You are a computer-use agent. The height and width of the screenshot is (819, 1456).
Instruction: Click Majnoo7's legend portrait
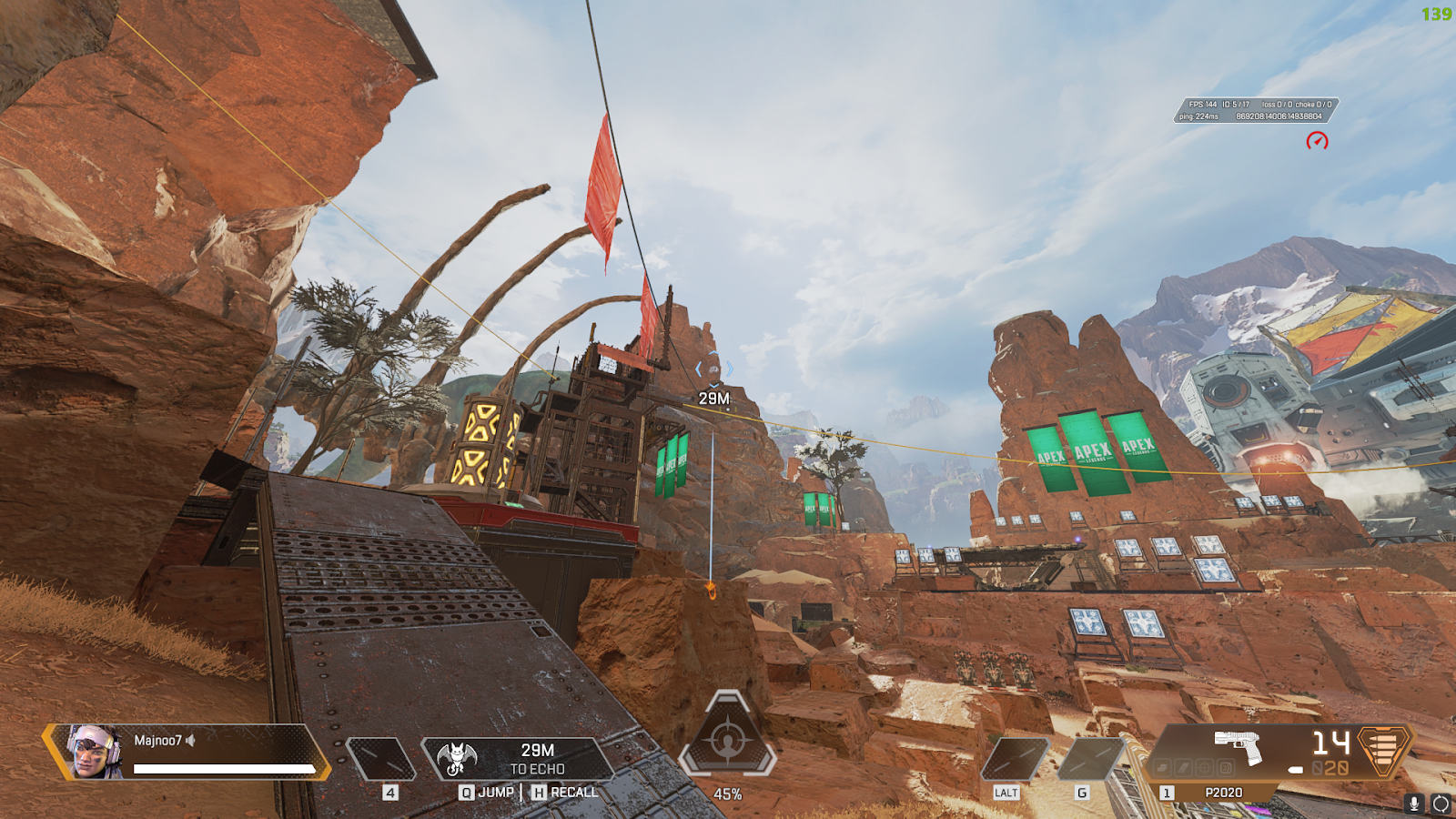[x=94, y=752]
